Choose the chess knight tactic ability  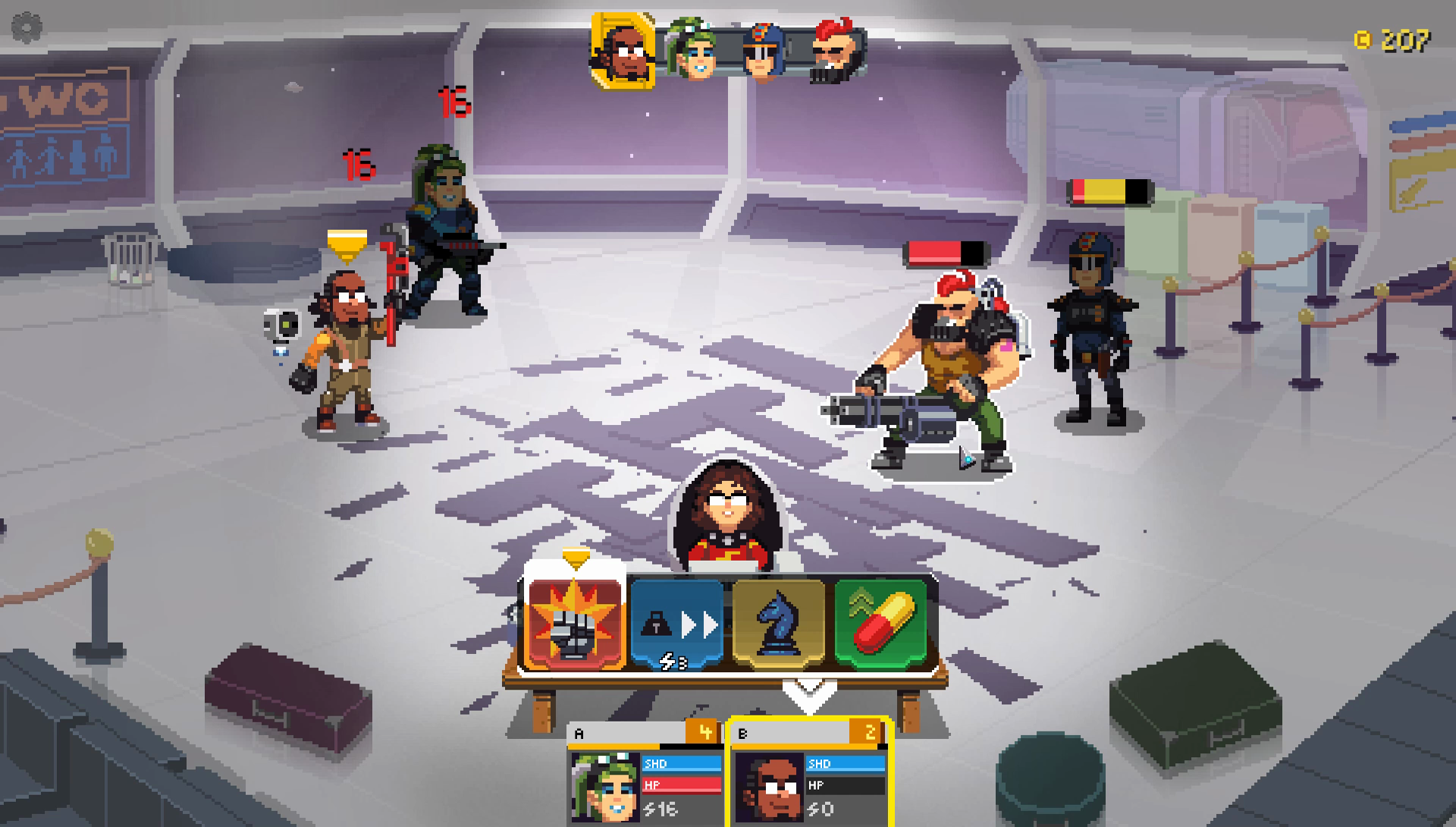pos(779,625)
